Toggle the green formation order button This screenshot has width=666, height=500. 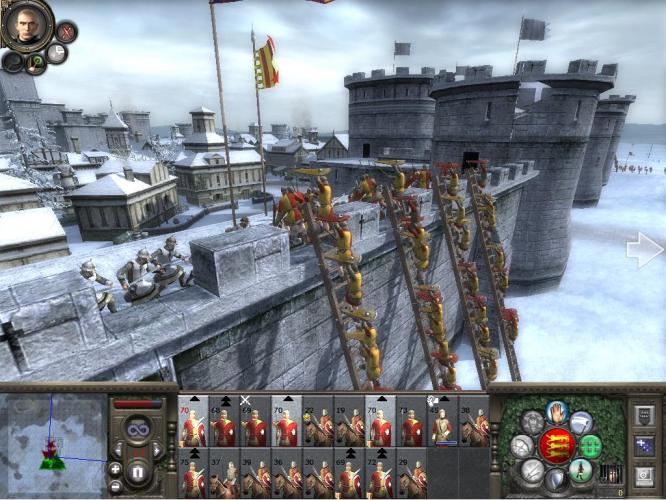[x=592, y=446]
